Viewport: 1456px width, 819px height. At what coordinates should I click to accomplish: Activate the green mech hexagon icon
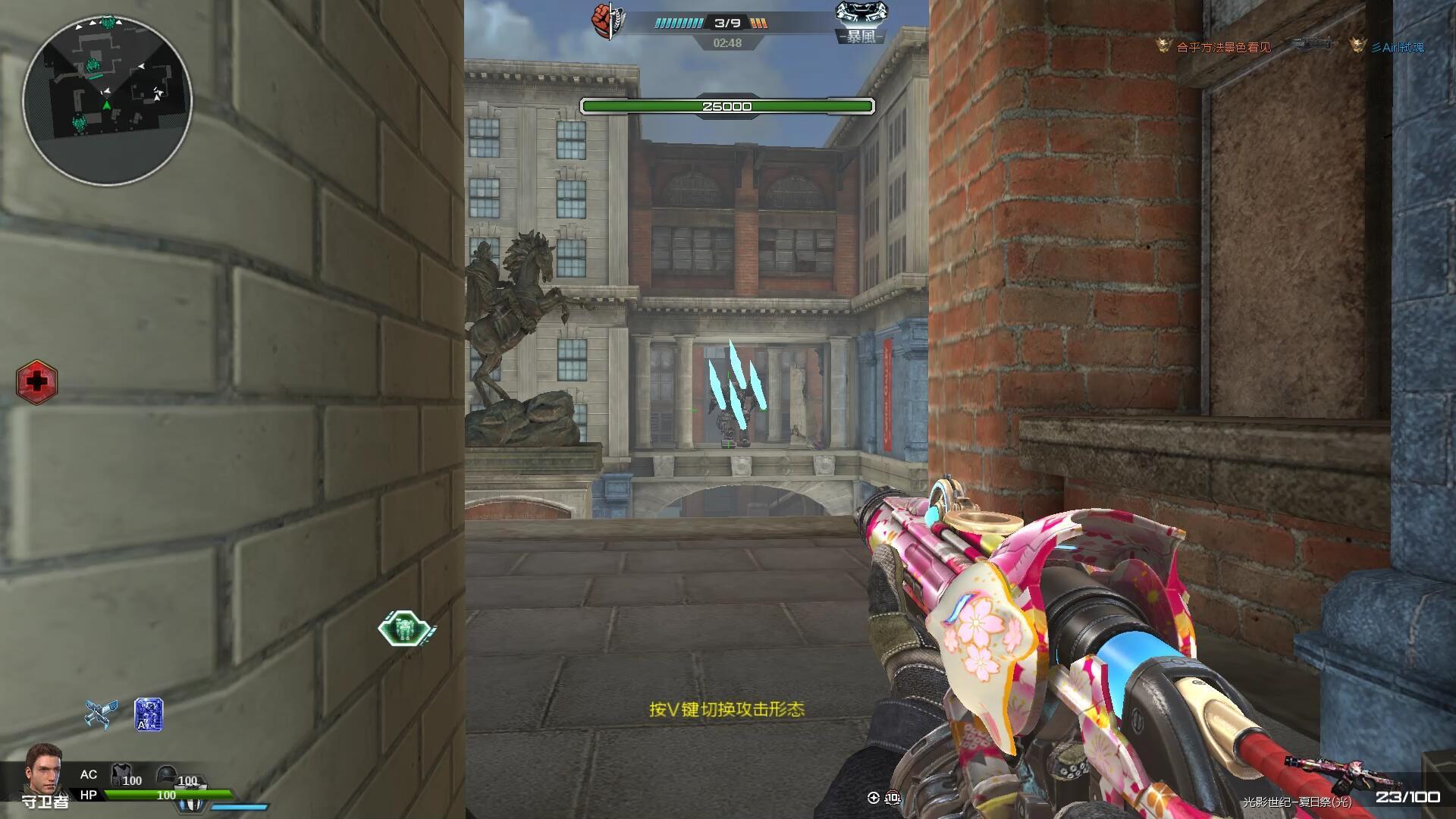[x=405, y=629]
